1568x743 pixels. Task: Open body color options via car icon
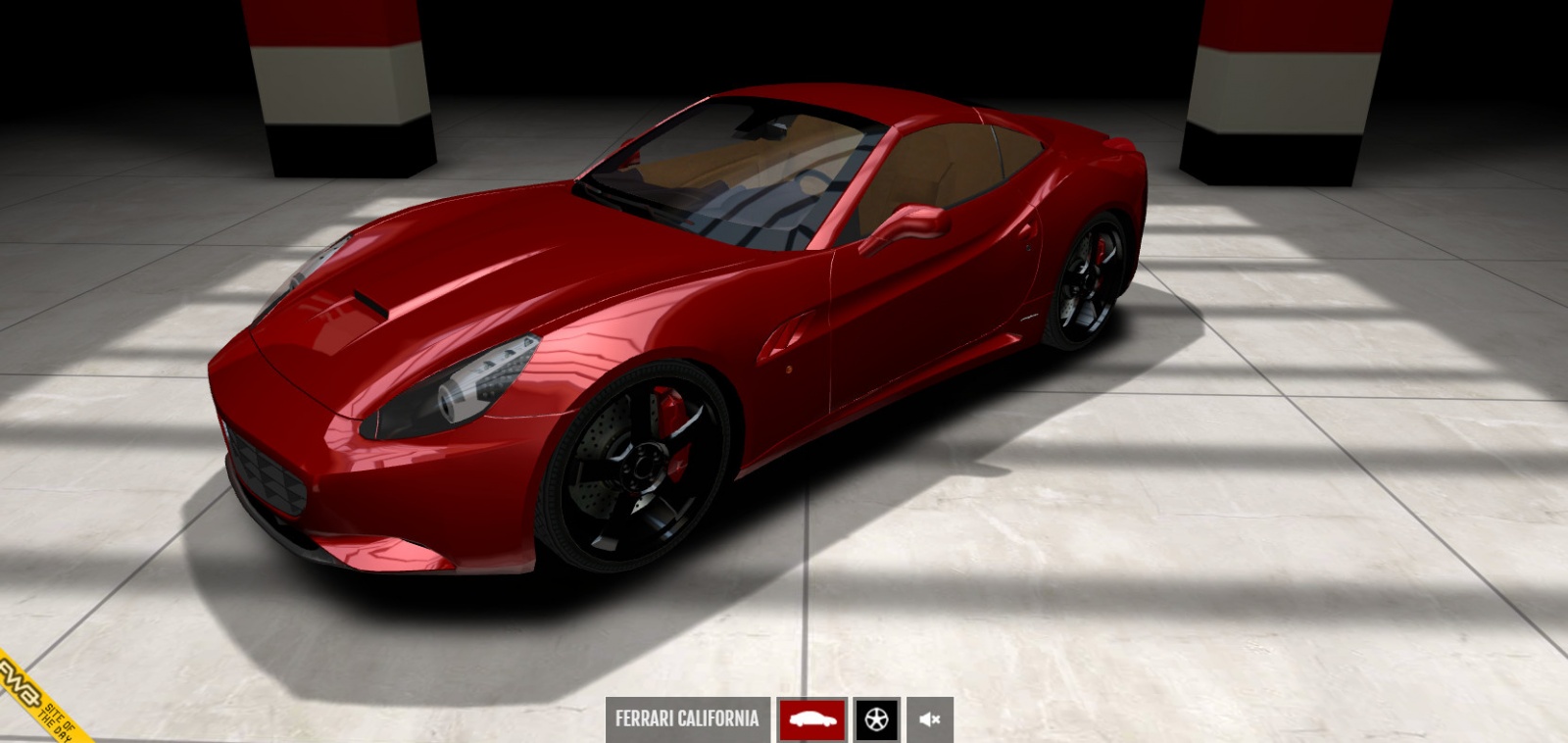810,719
